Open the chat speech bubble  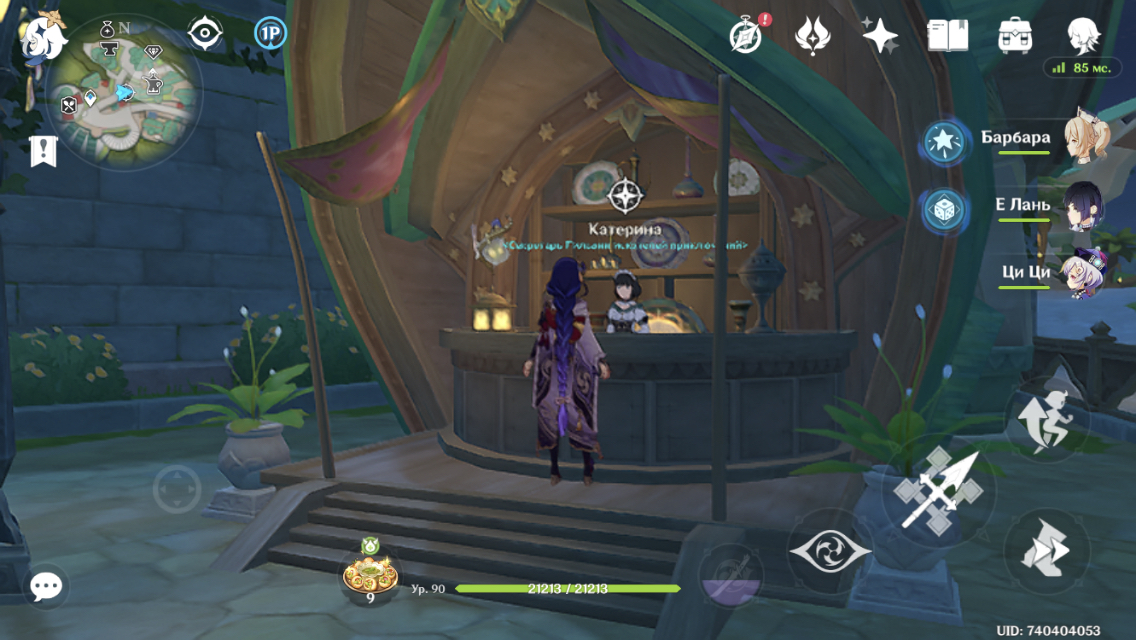[x=45, y=587]
